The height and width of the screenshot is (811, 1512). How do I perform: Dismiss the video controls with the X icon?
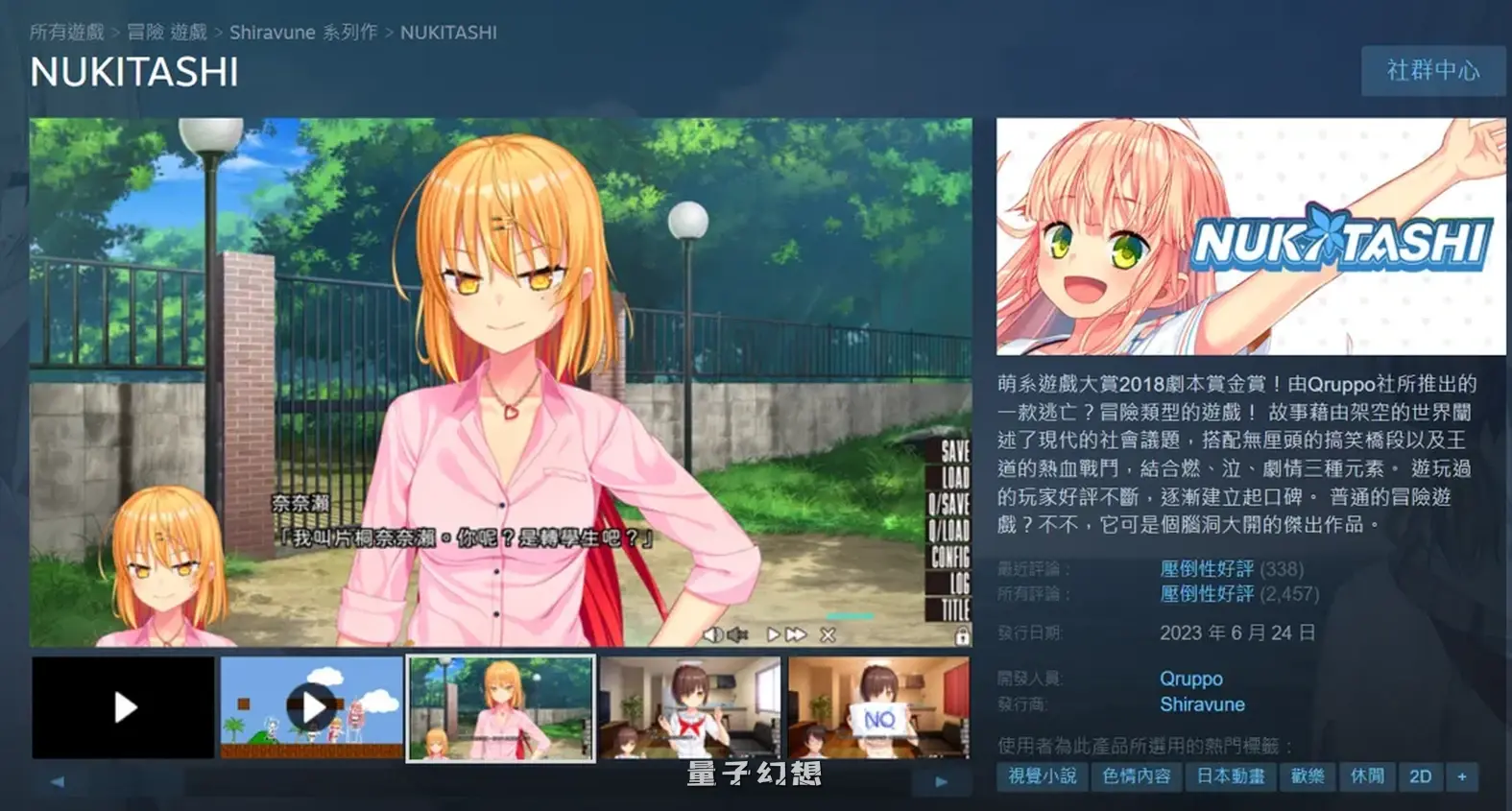point(827,634)
